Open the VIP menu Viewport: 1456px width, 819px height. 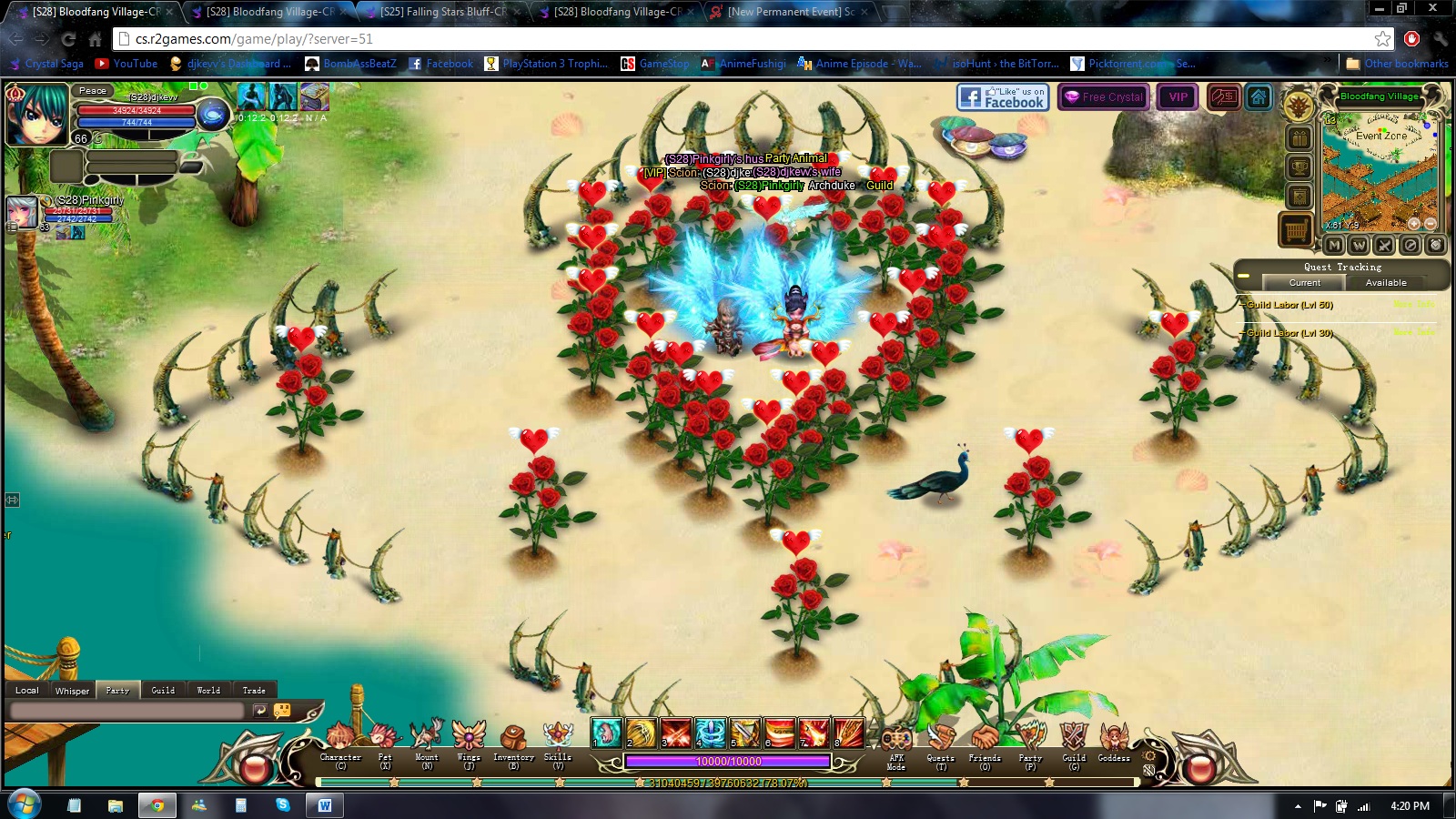coord(1178,97)
